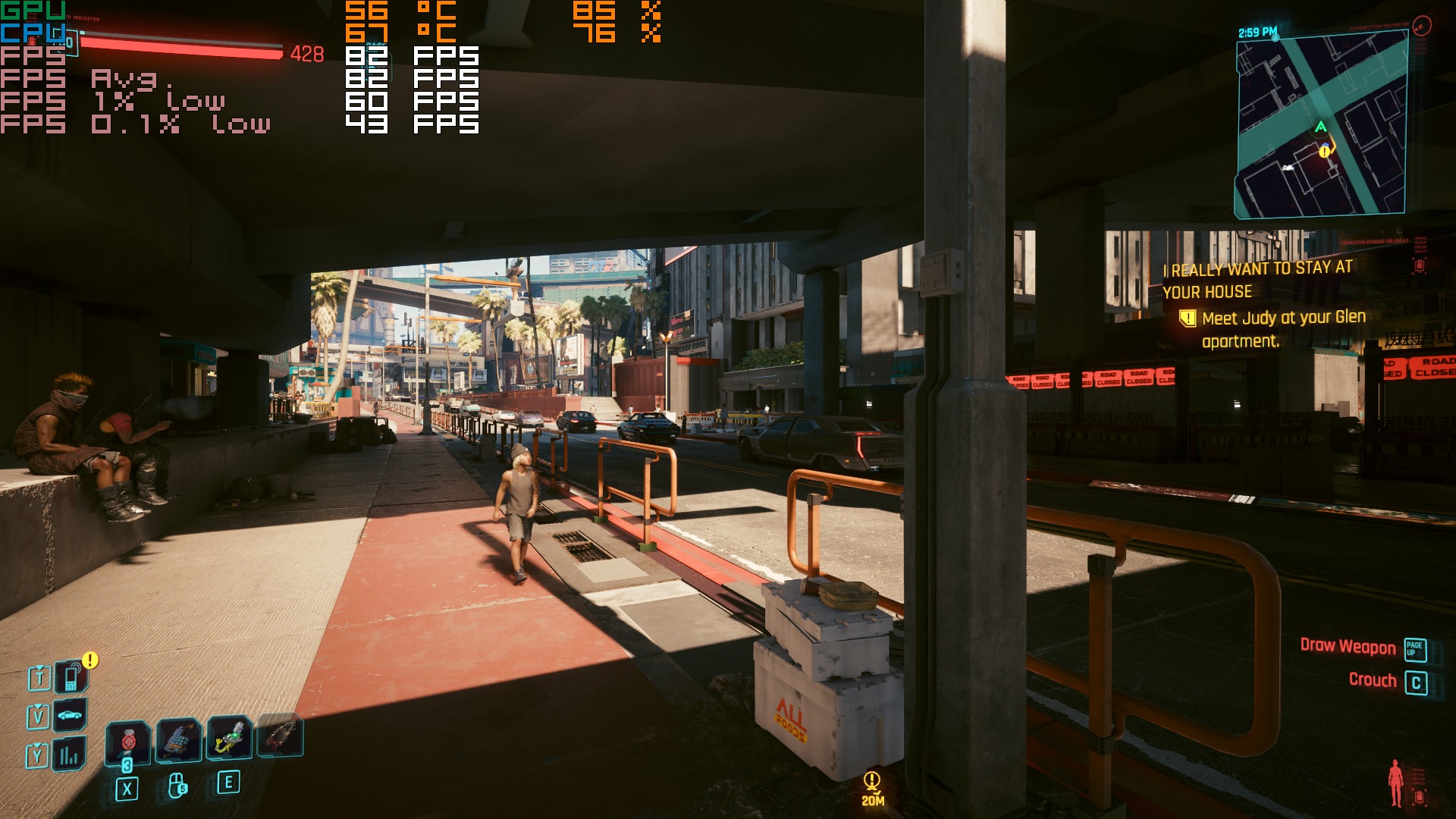Click the white vehicle marker on minimap

click(1288, 168)
